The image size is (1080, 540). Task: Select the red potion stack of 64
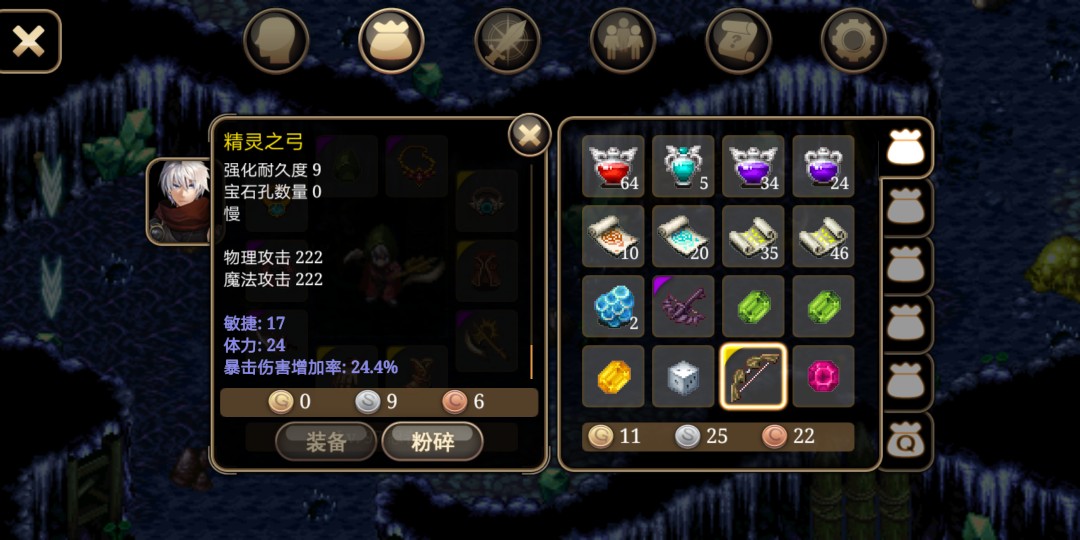(x=613, y=166)
